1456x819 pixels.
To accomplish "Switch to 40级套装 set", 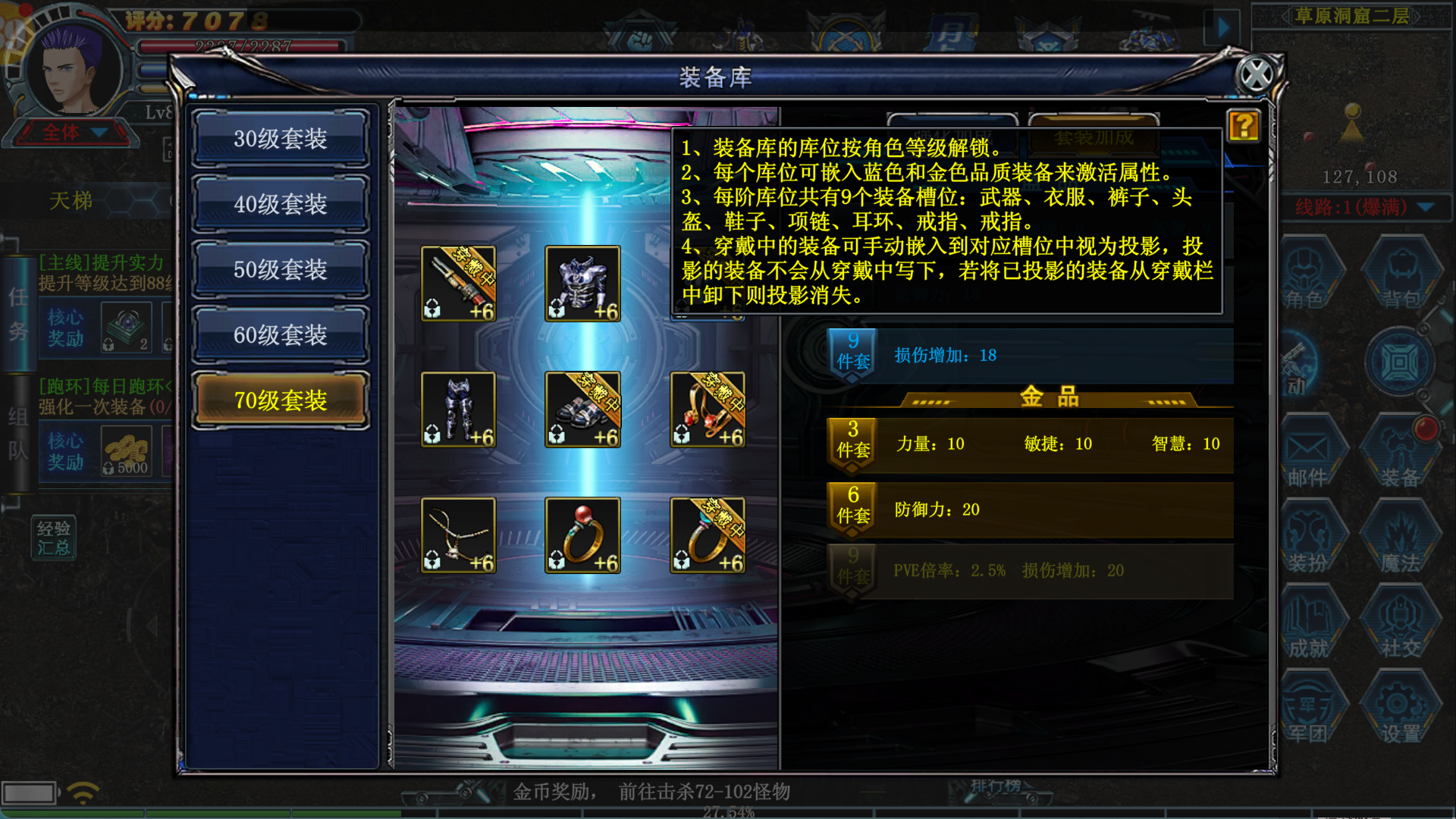I will coord(280,204).
